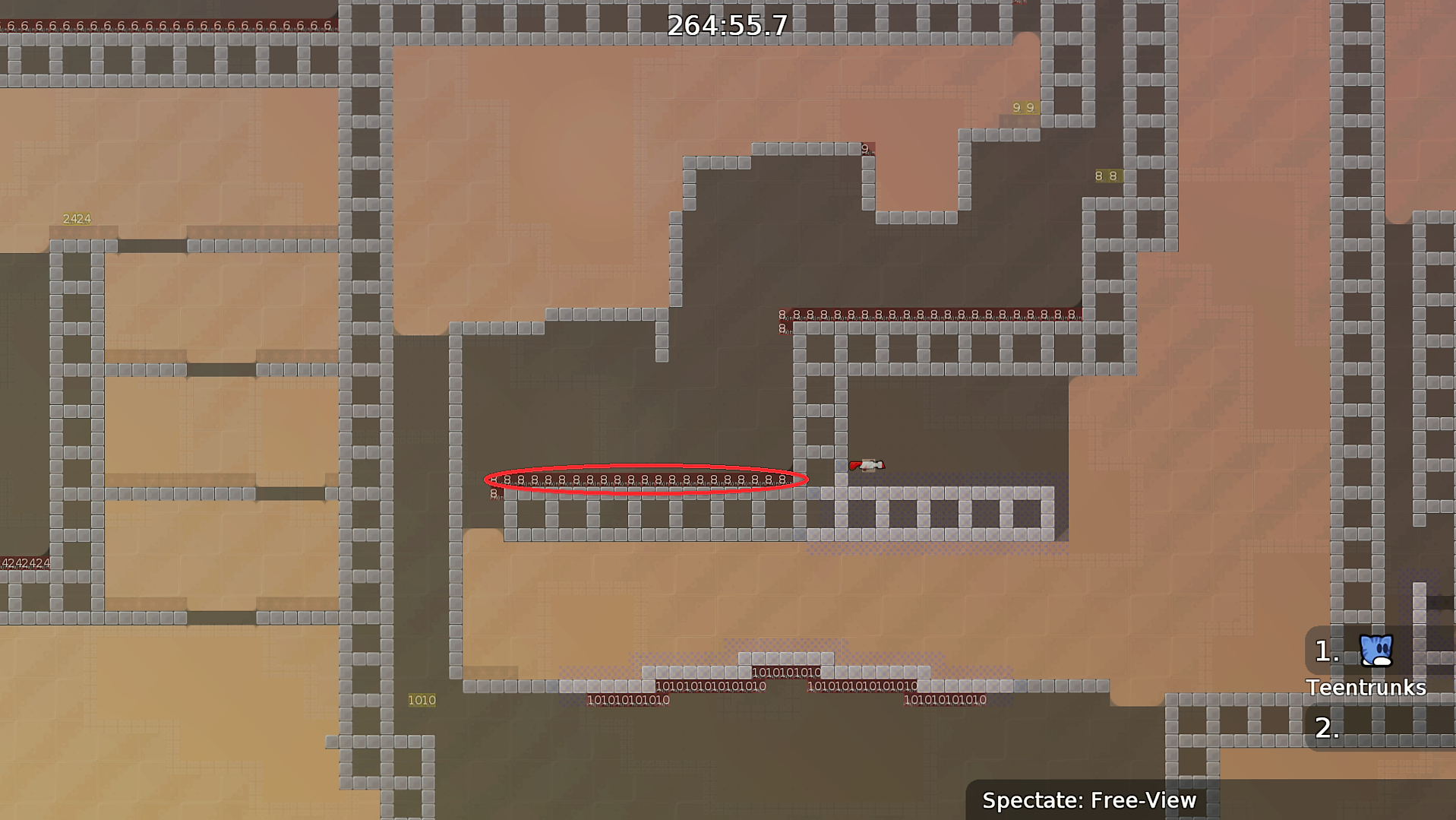Select the blue cat tee avatar on scoreboard

coord(1376,651)
